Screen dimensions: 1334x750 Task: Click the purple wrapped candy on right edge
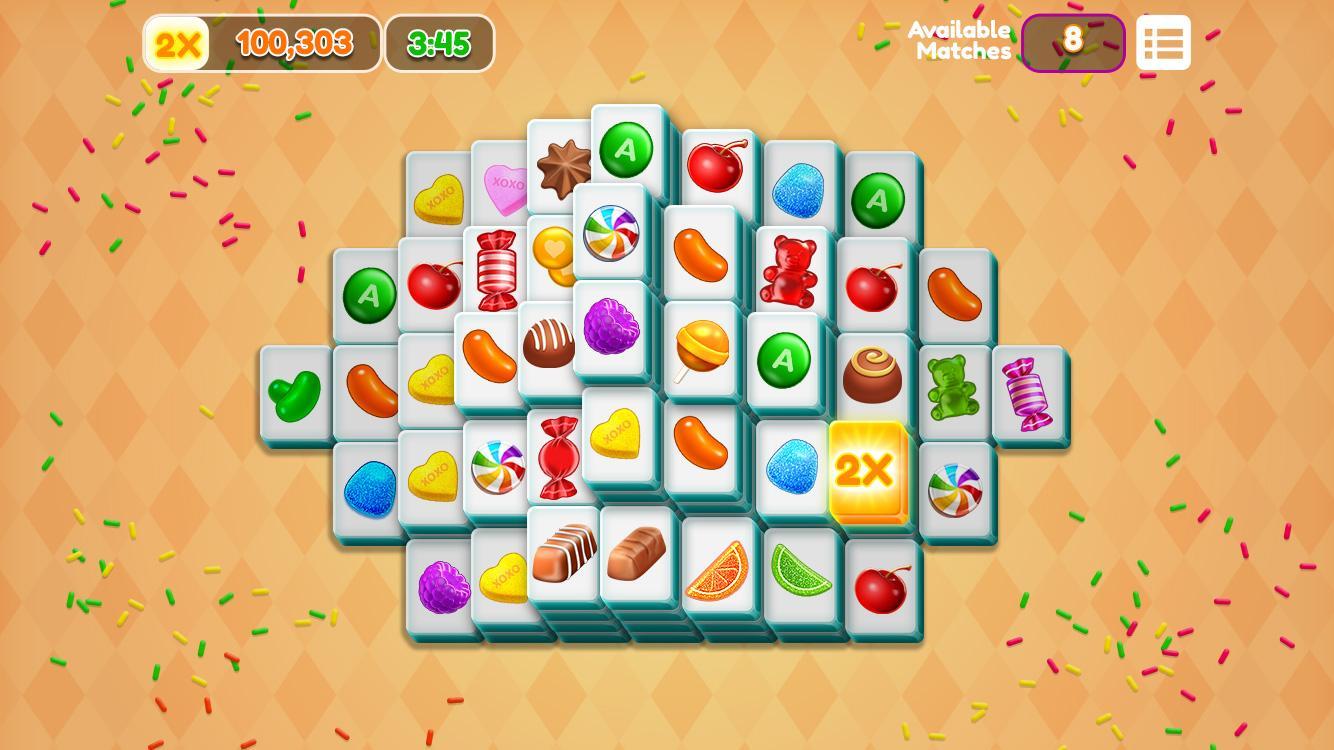pyautogui.click(x=1030, y=391)
